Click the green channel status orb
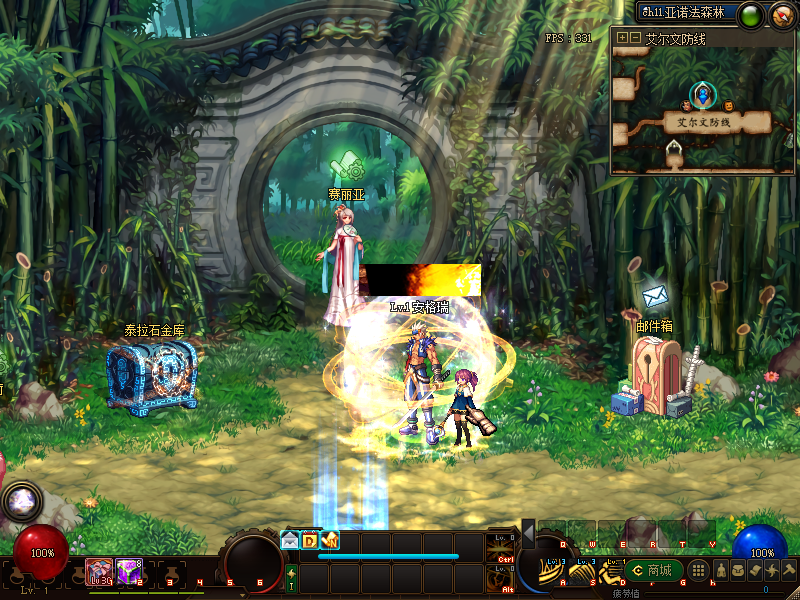The width and height of the screenshot is (800, 600). [x=753, y=14]
